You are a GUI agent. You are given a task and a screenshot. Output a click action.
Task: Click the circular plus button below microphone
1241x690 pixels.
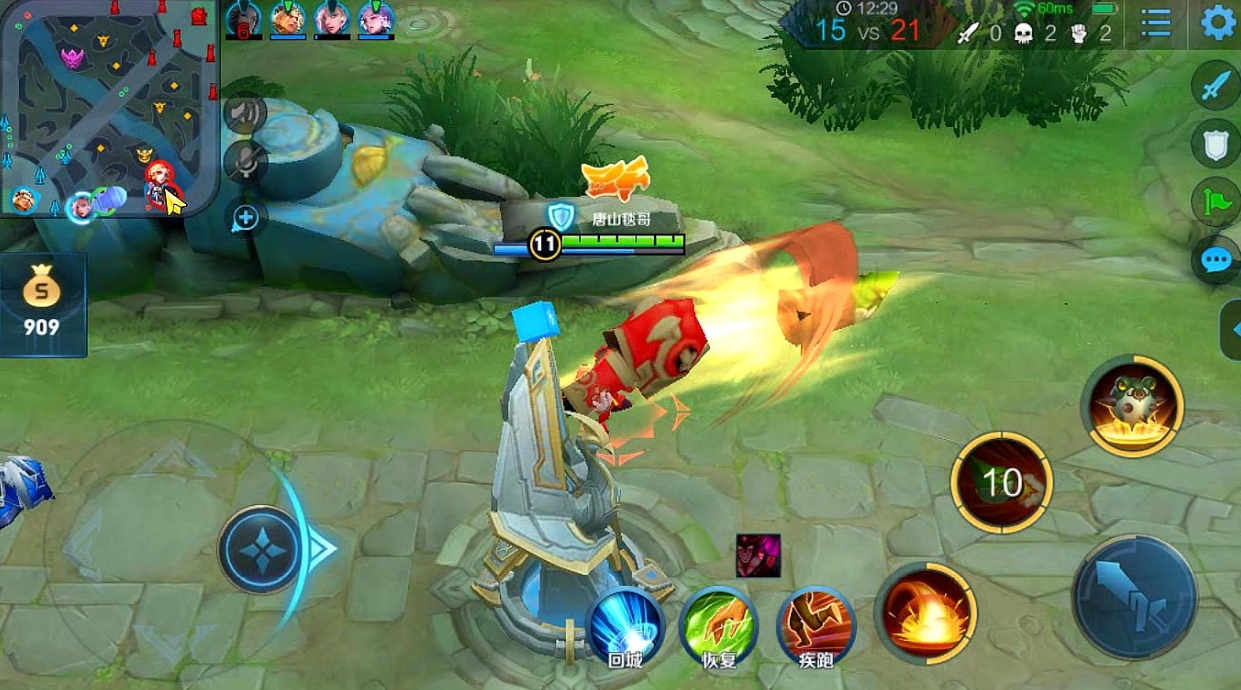(245, 217)
